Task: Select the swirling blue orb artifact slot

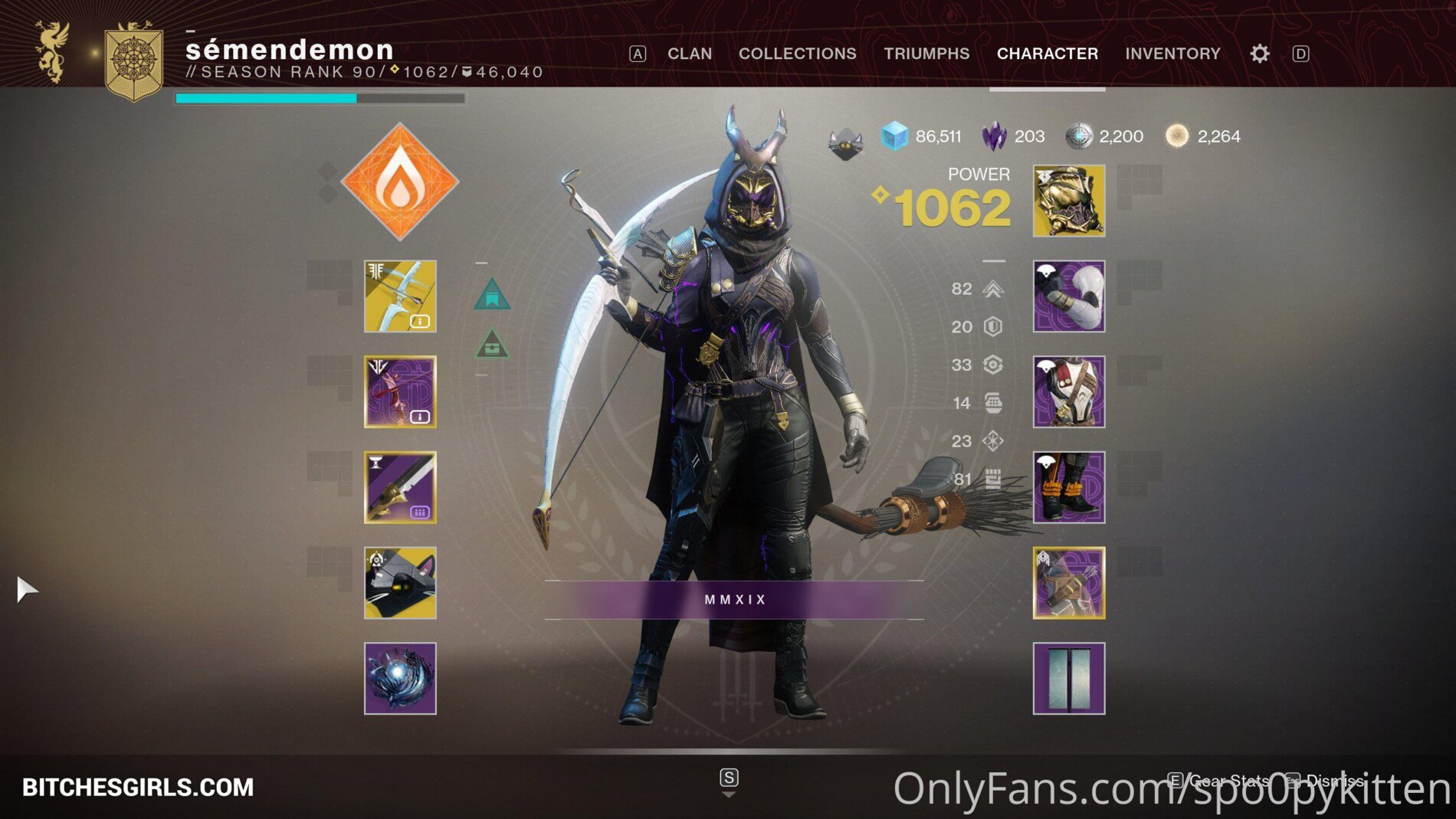Action: pos(400,678)
